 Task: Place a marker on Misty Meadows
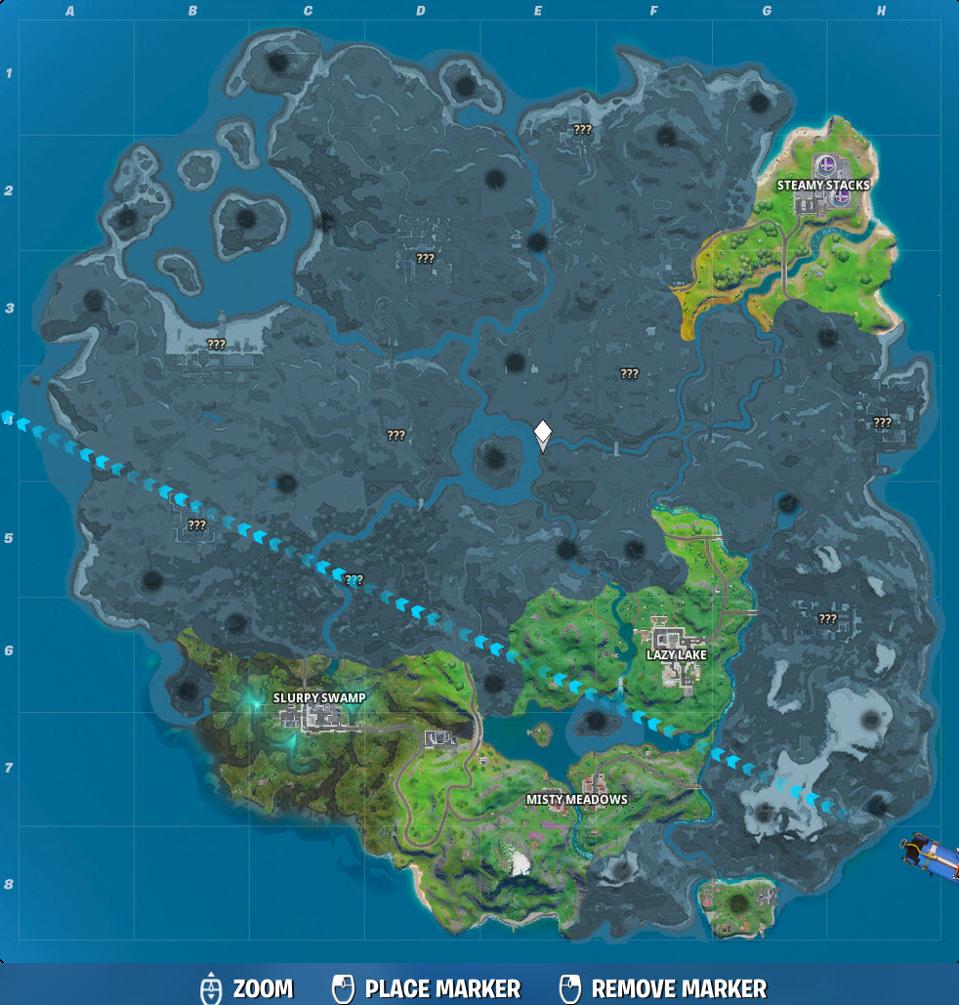577,799
